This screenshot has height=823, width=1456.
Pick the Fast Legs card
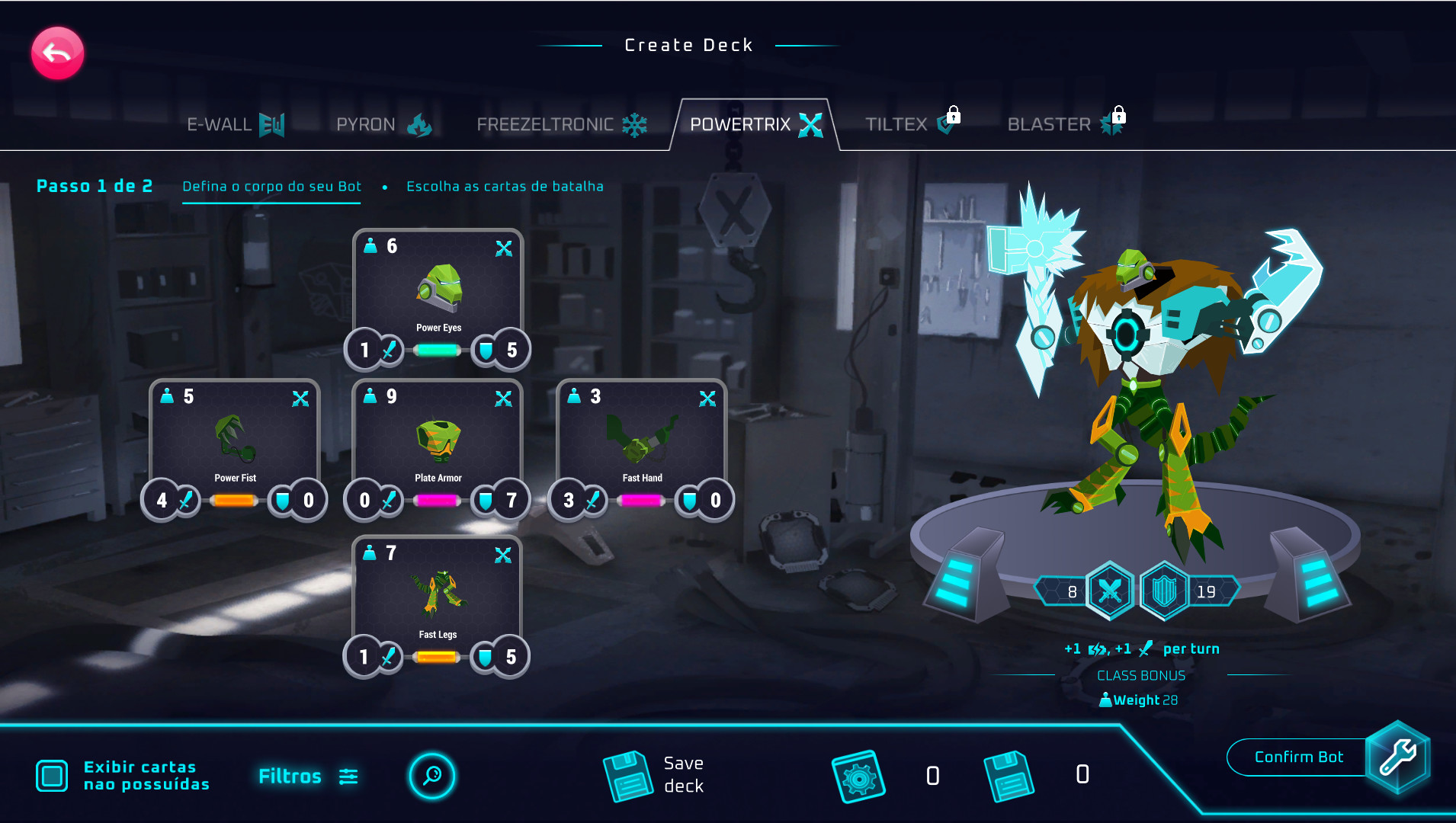tap(438, 597)
